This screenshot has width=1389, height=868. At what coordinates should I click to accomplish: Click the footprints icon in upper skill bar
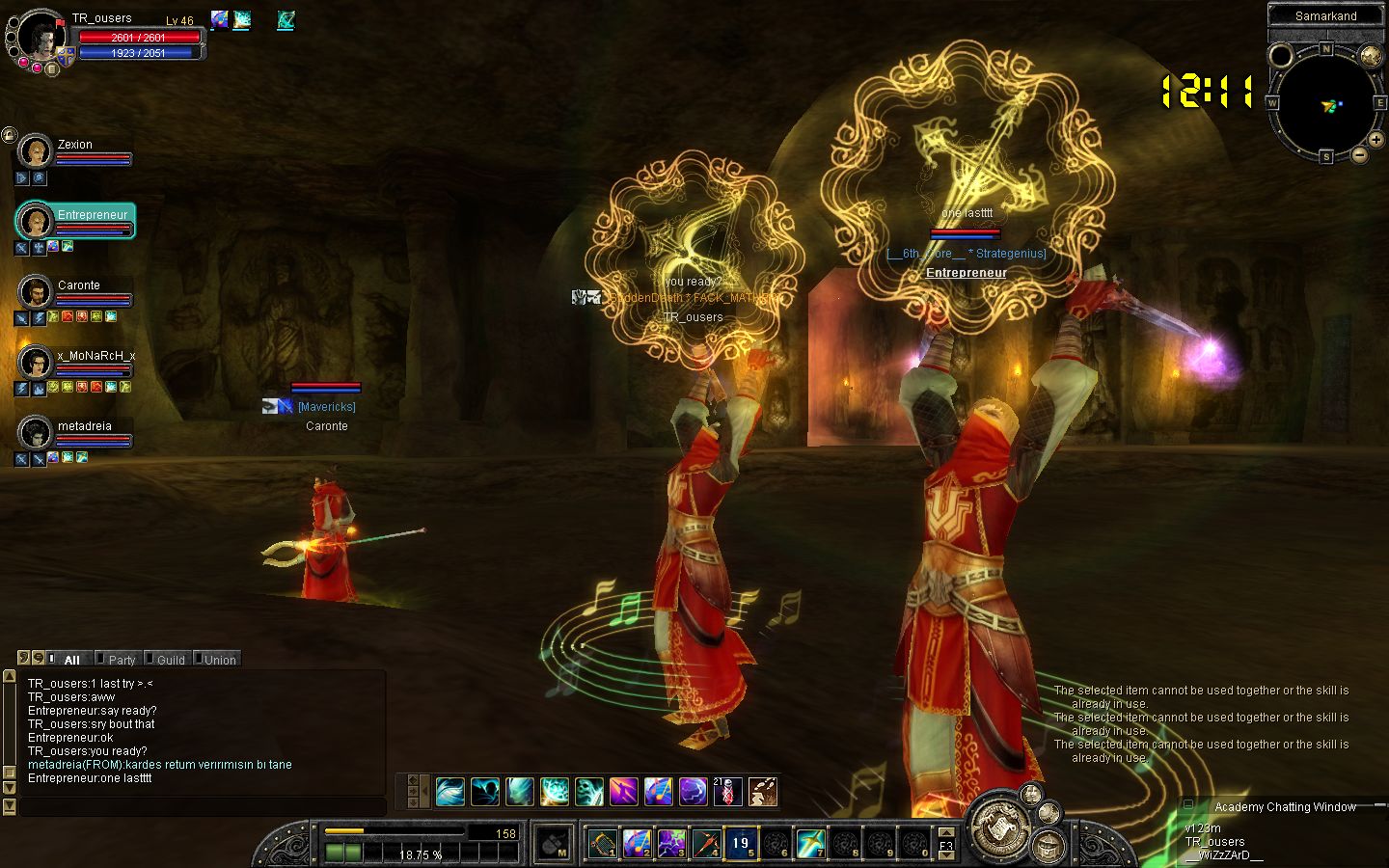click(763, 792)
